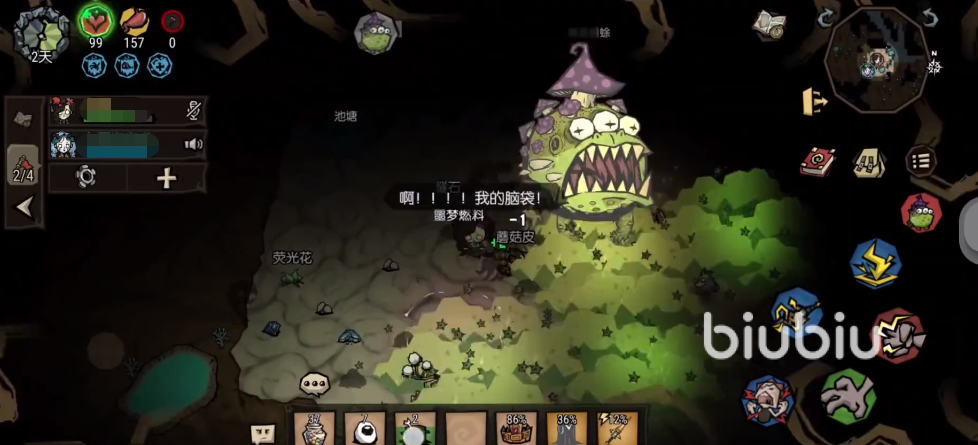Use the green grabbing hand action
Viewport: 978px width, 445px height.
point(848,396)
